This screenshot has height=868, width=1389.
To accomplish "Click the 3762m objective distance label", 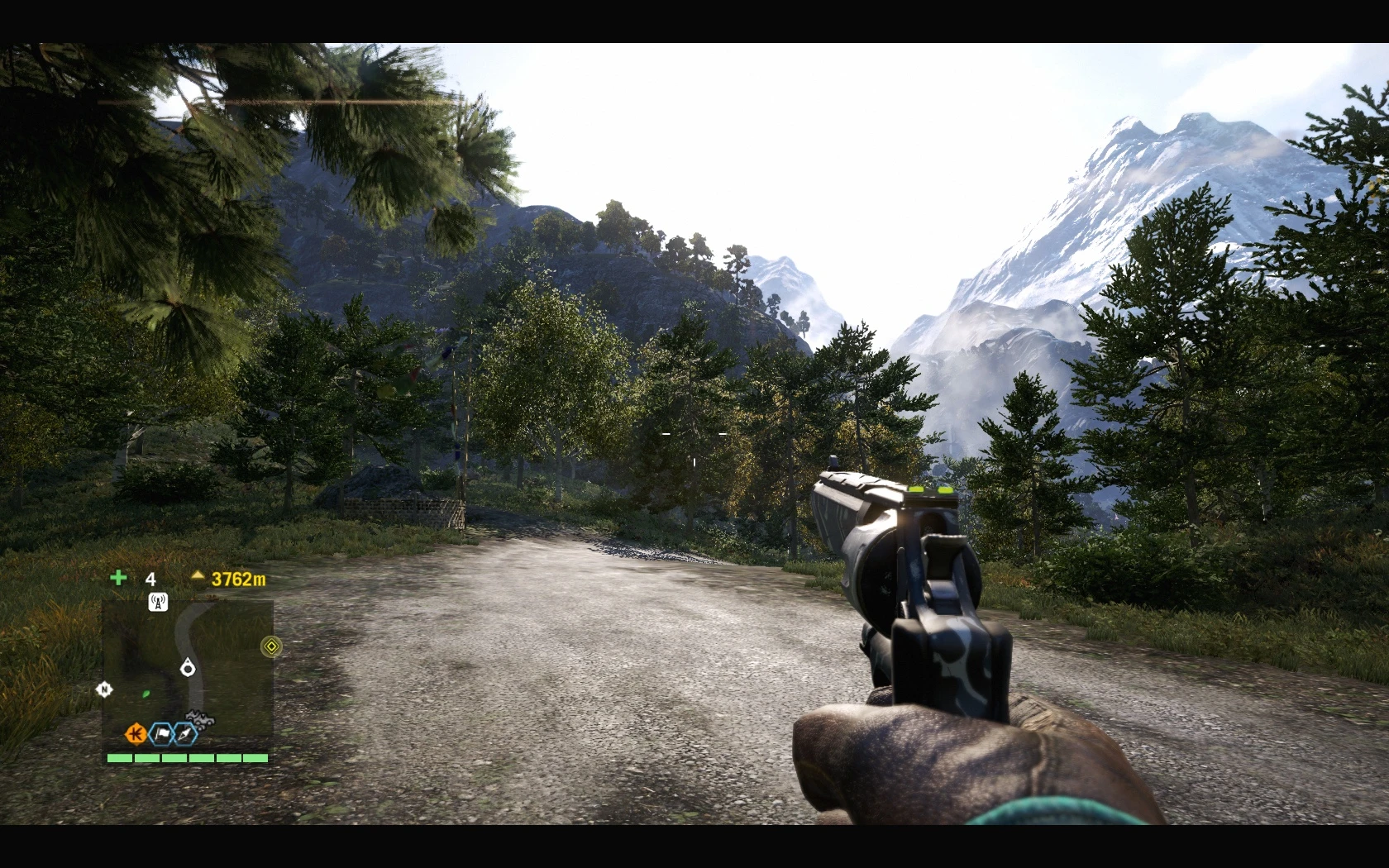I will (238, 579).
